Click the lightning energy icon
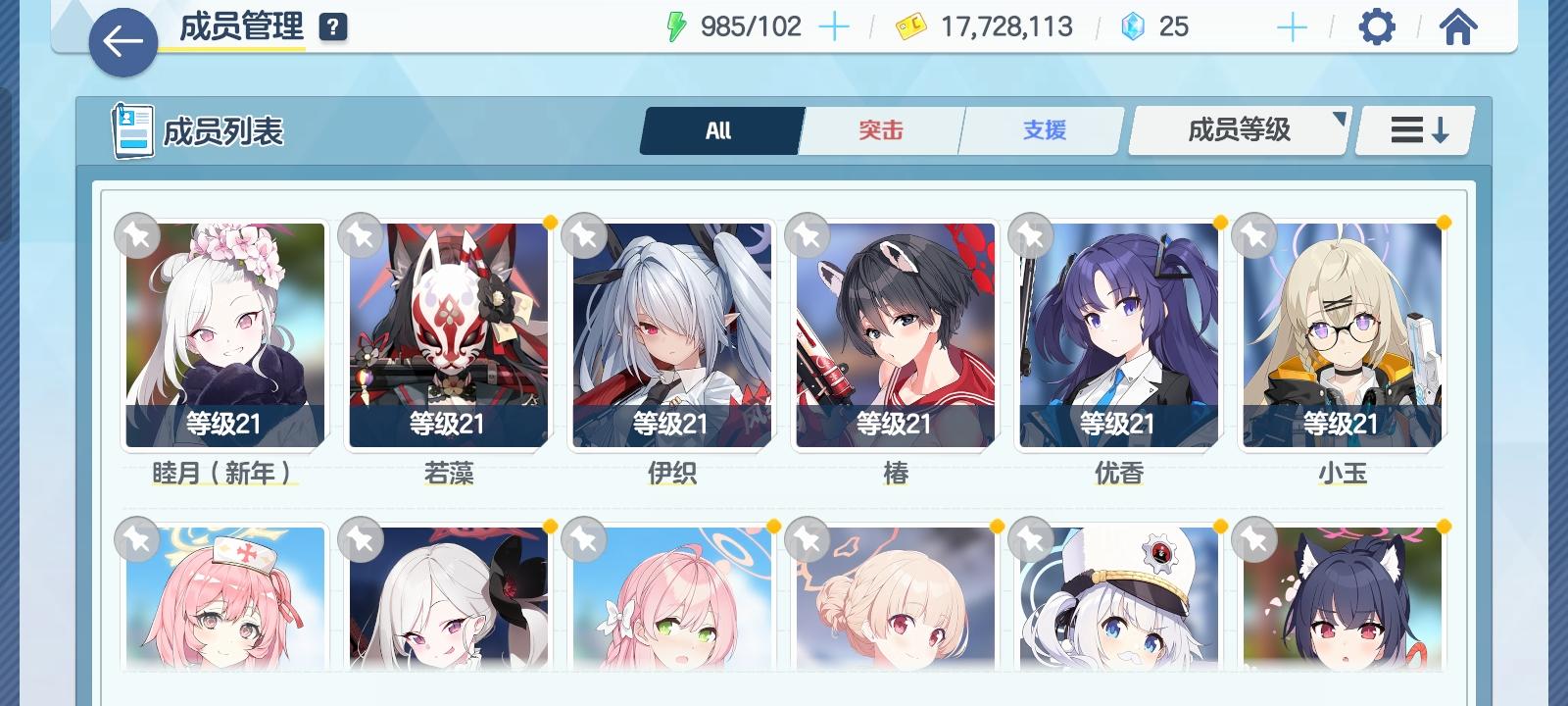The image size is (1568, 706). pos(675,26)
